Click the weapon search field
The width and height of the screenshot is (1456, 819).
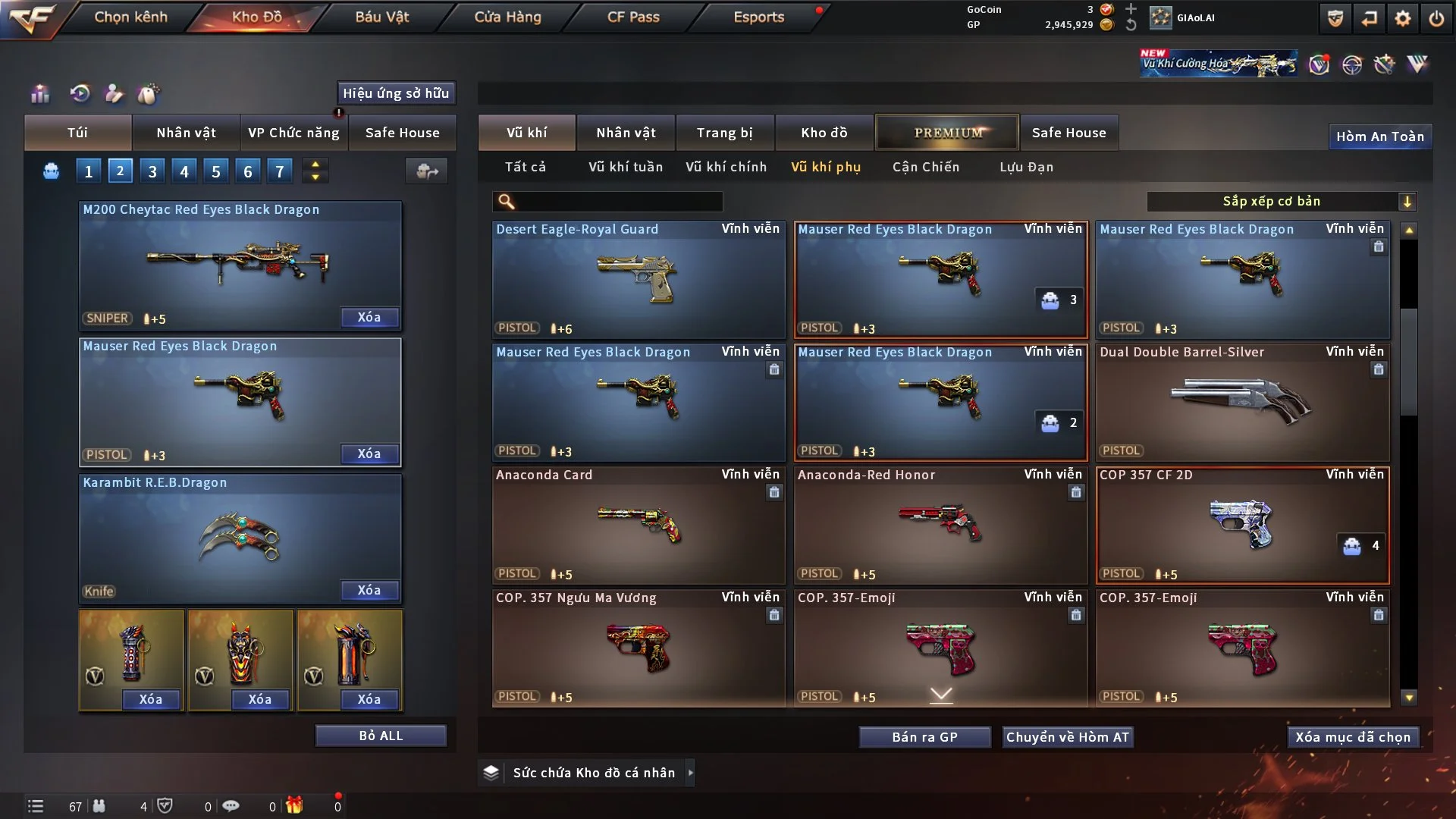(618, 202)
